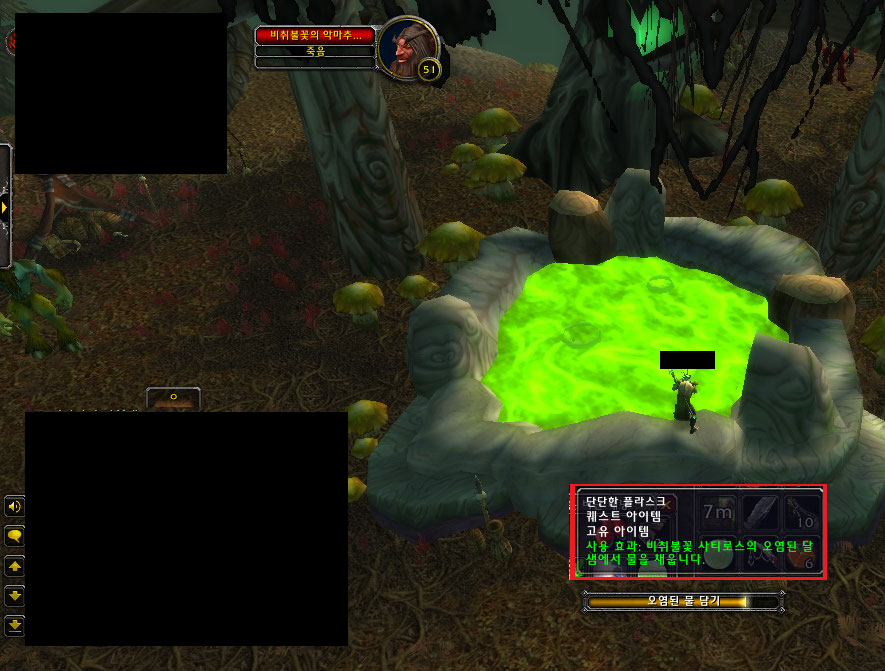Select the orange bag item stacked to 6

coord(801,555)
